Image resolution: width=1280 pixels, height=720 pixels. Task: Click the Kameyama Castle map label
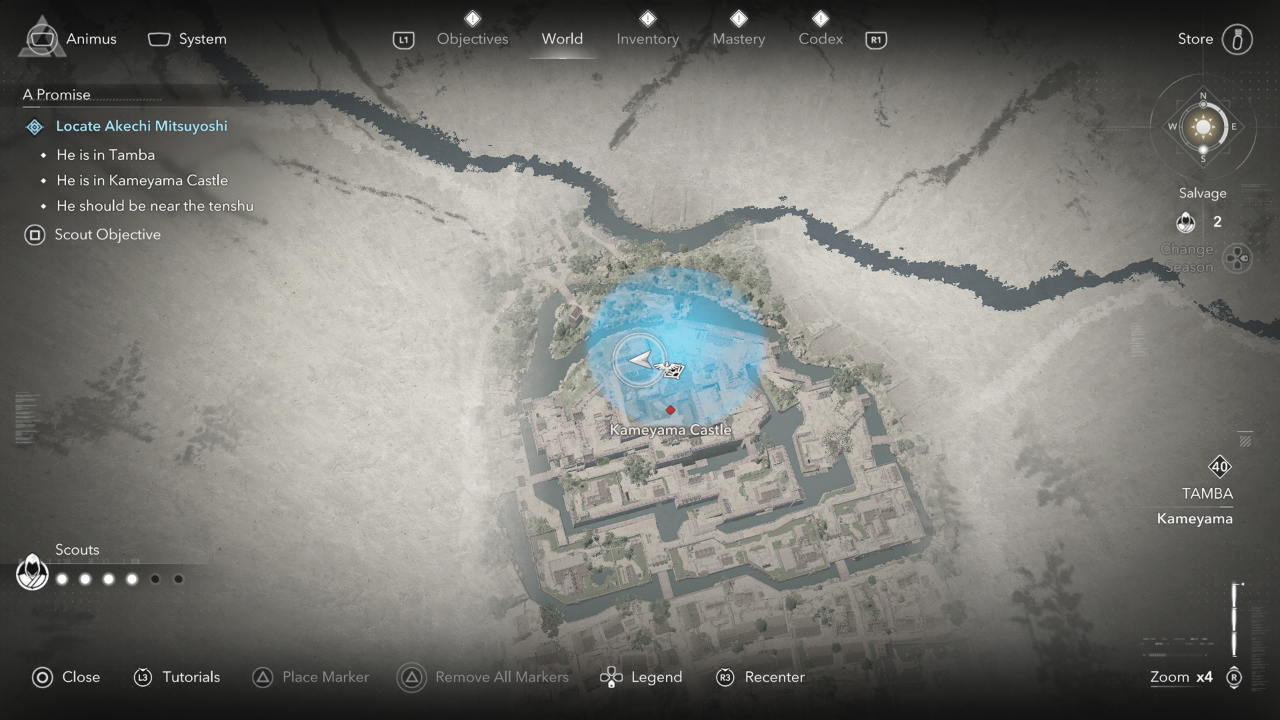670,430
